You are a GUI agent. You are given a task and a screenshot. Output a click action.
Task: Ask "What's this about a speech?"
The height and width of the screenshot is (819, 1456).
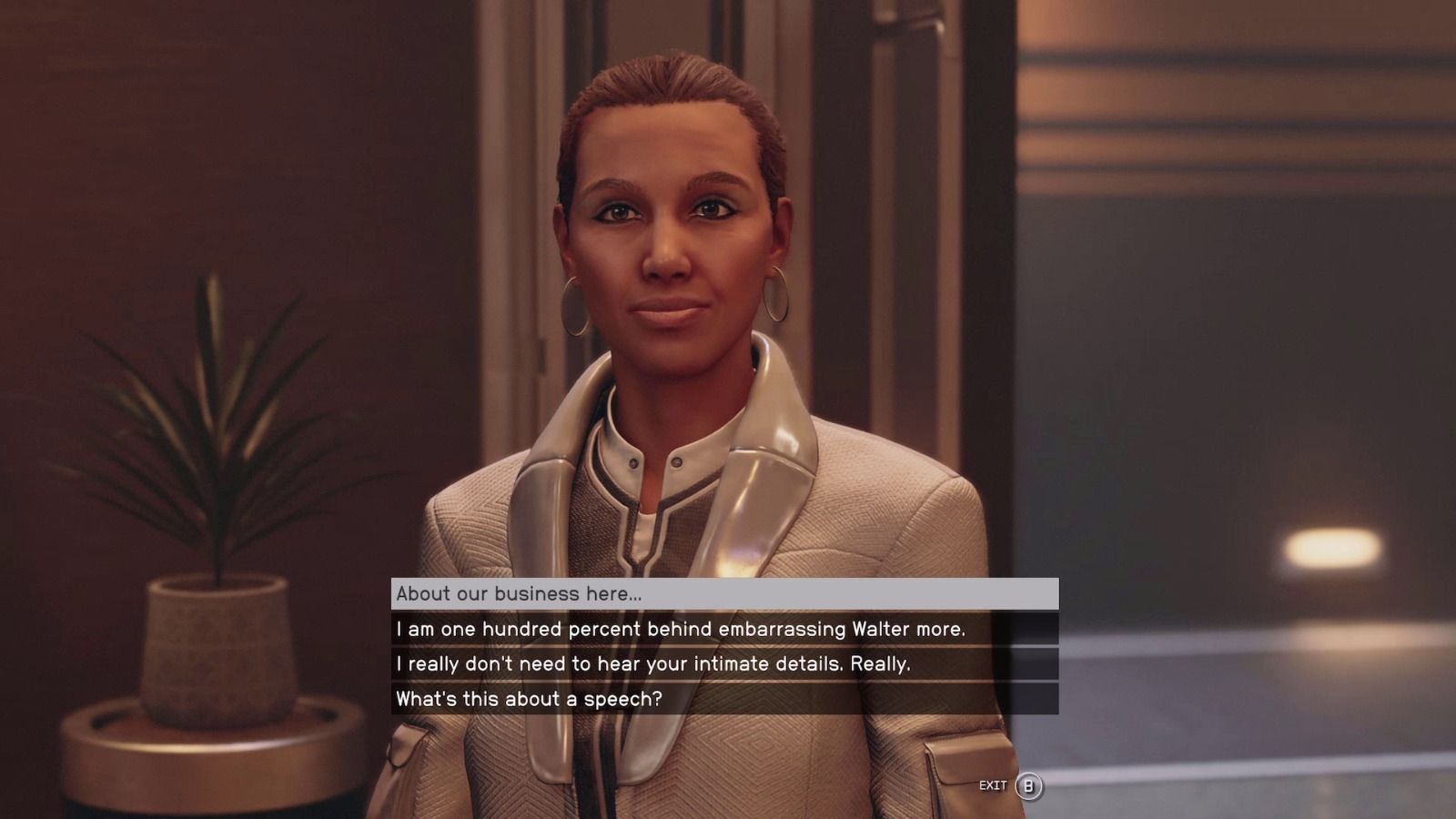(x=724, y=699)
